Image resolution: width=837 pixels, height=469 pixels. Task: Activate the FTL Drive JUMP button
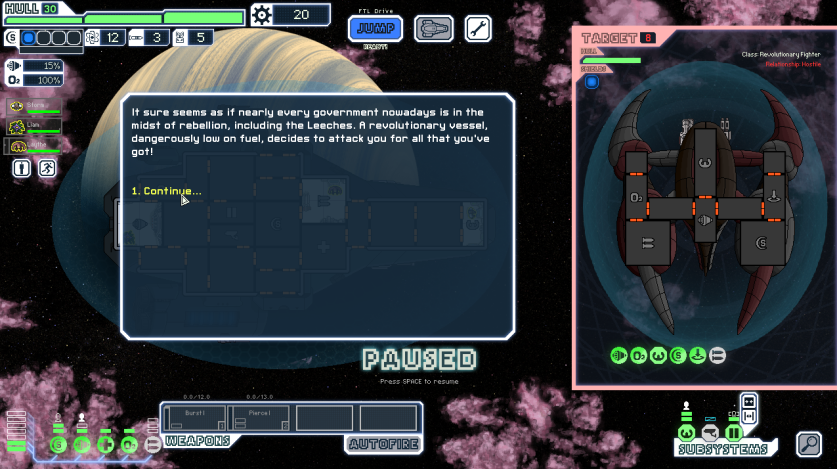tap(376, 28)
